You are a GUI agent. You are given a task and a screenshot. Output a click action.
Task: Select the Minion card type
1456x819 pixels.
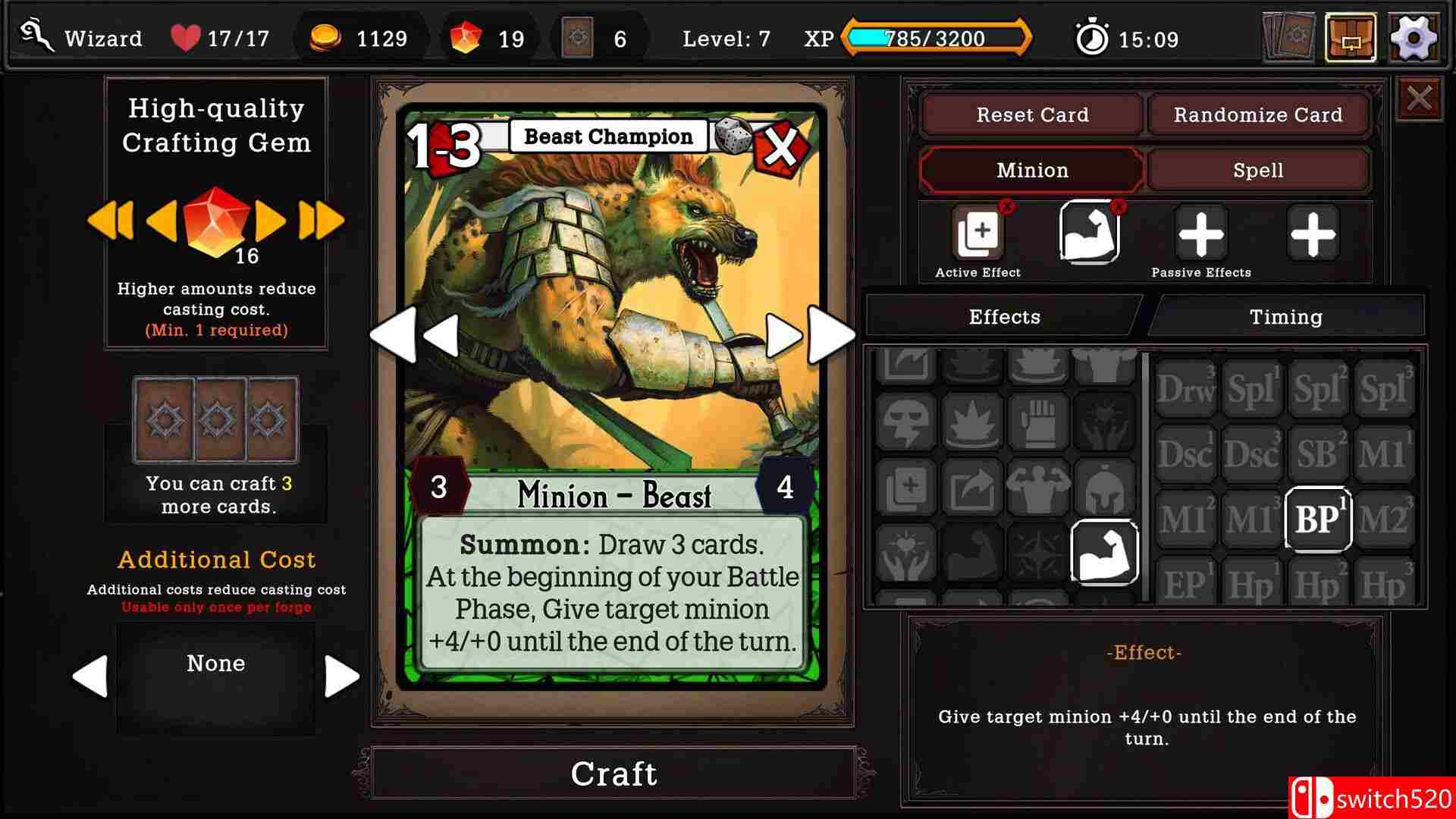click(1031, 170)
